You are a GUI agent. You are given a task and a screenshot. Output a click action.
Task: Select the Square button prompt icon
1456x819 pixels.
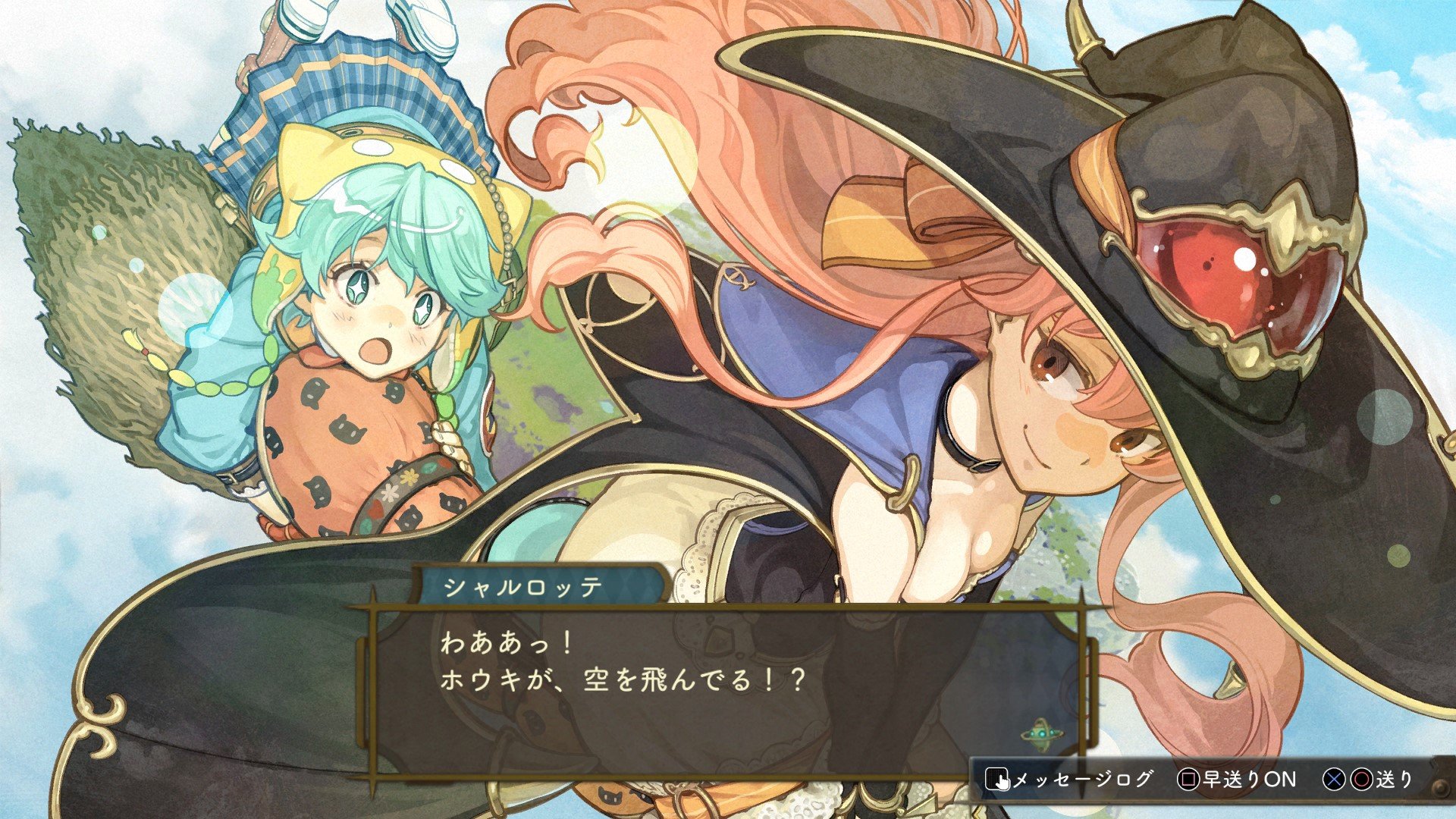tap(1187, 779)
